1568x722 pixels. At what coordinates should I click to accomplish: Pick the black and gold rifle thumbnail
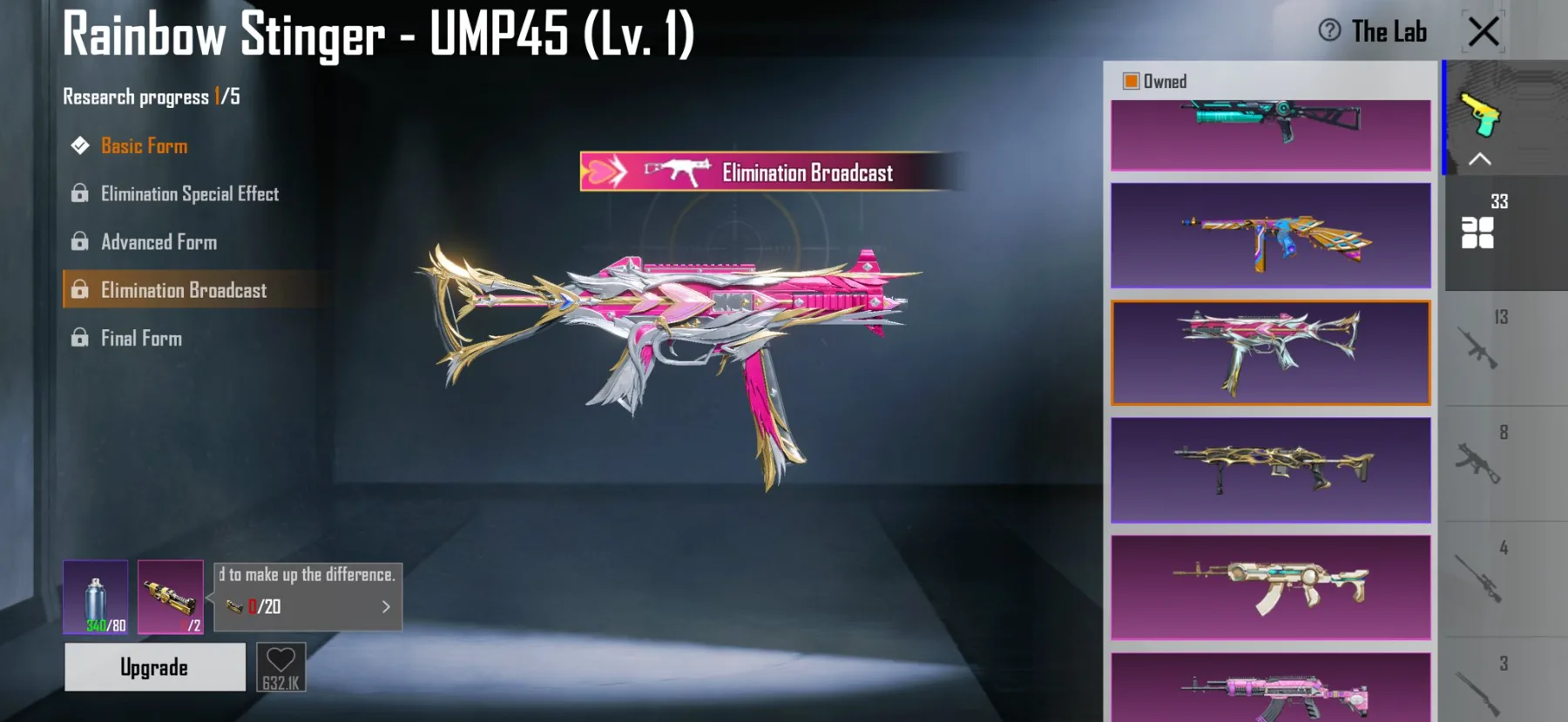pos(1270,470)
